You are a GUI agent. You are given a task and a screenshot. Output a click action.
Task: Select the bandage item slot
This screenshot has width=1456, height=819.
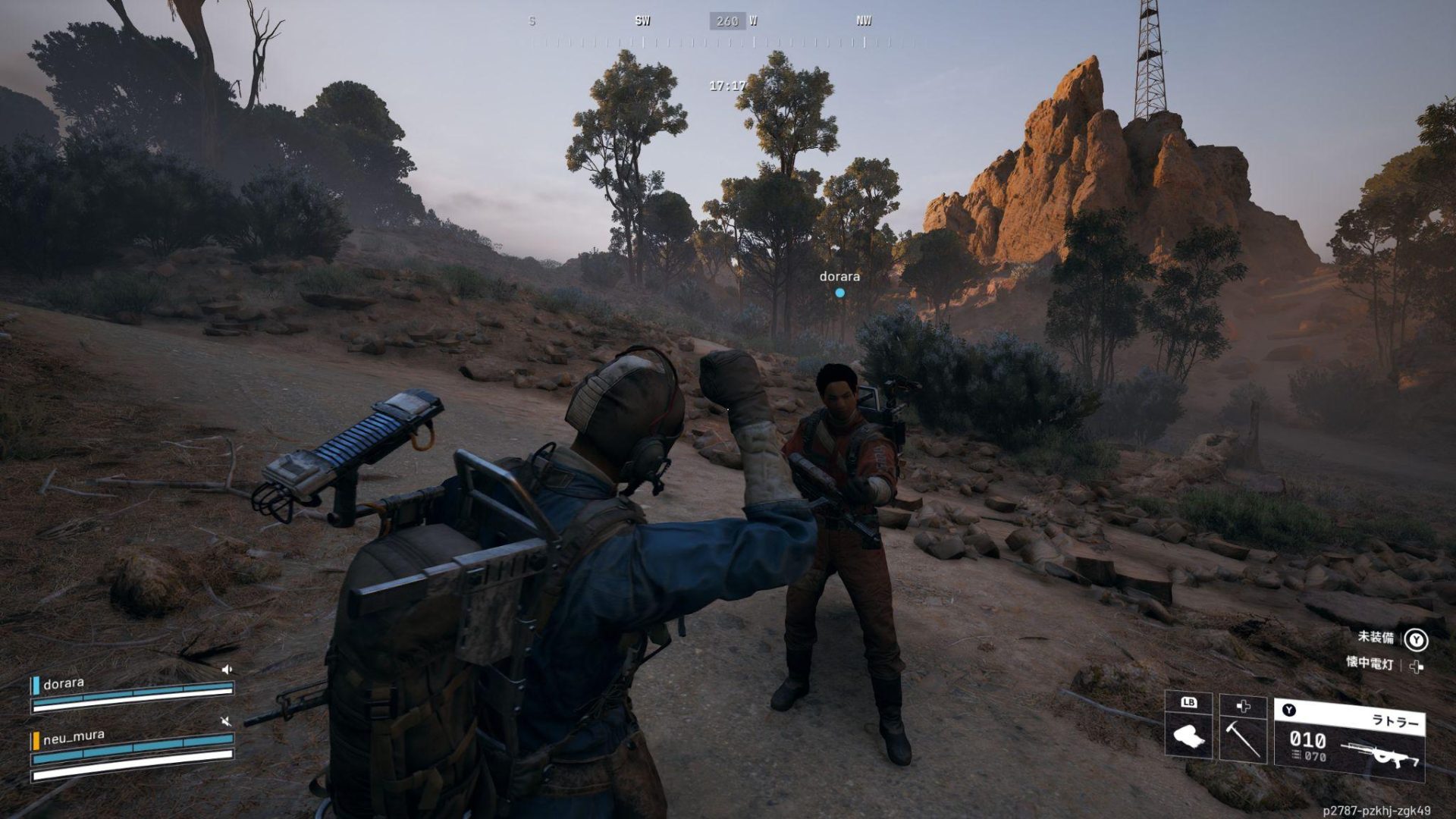tap(1188, 734)
